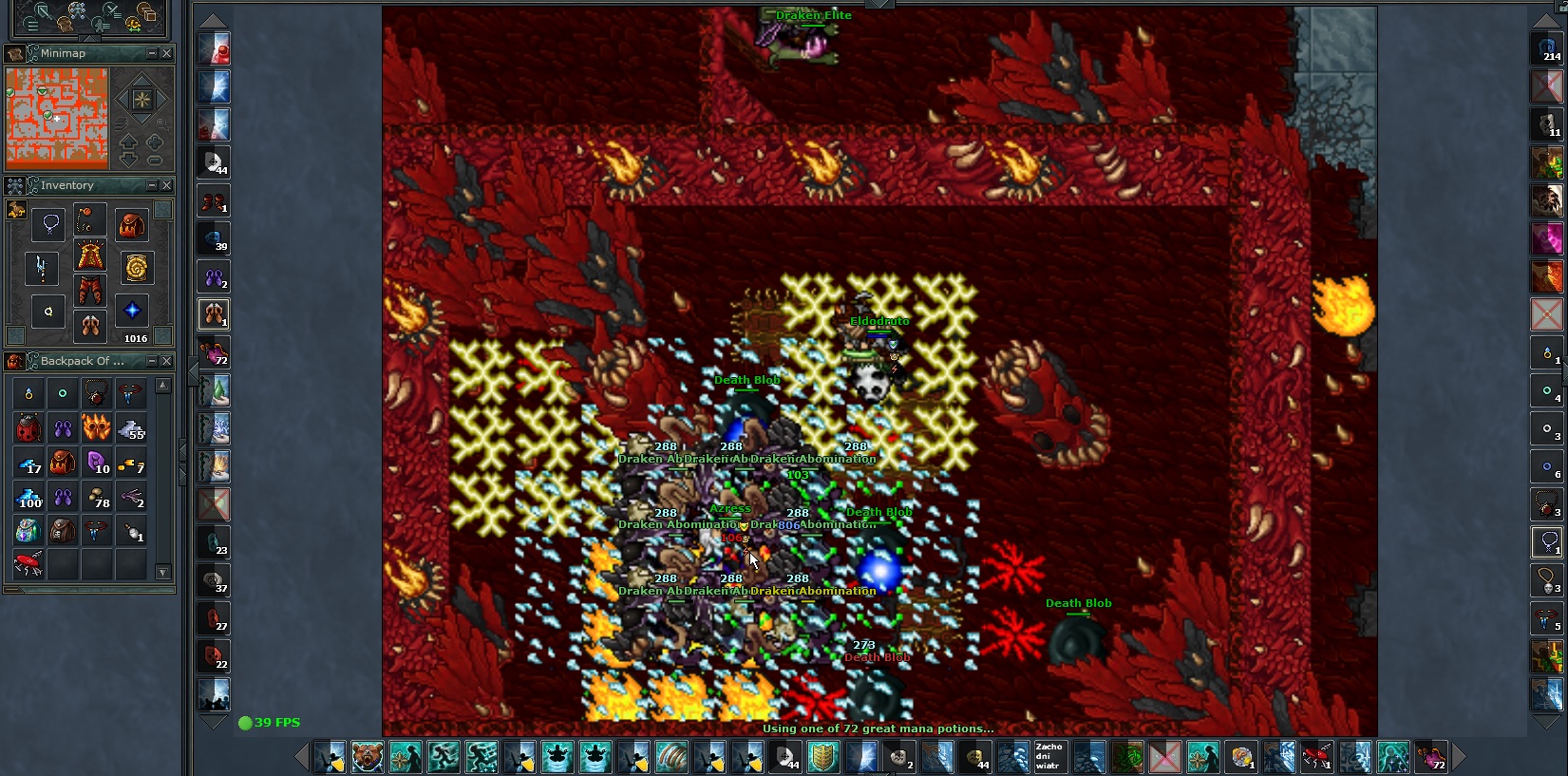1568x776 pixels.
Task: Activate the bear head hotkey on bottom bar
Action: click(x=368, y=757)
